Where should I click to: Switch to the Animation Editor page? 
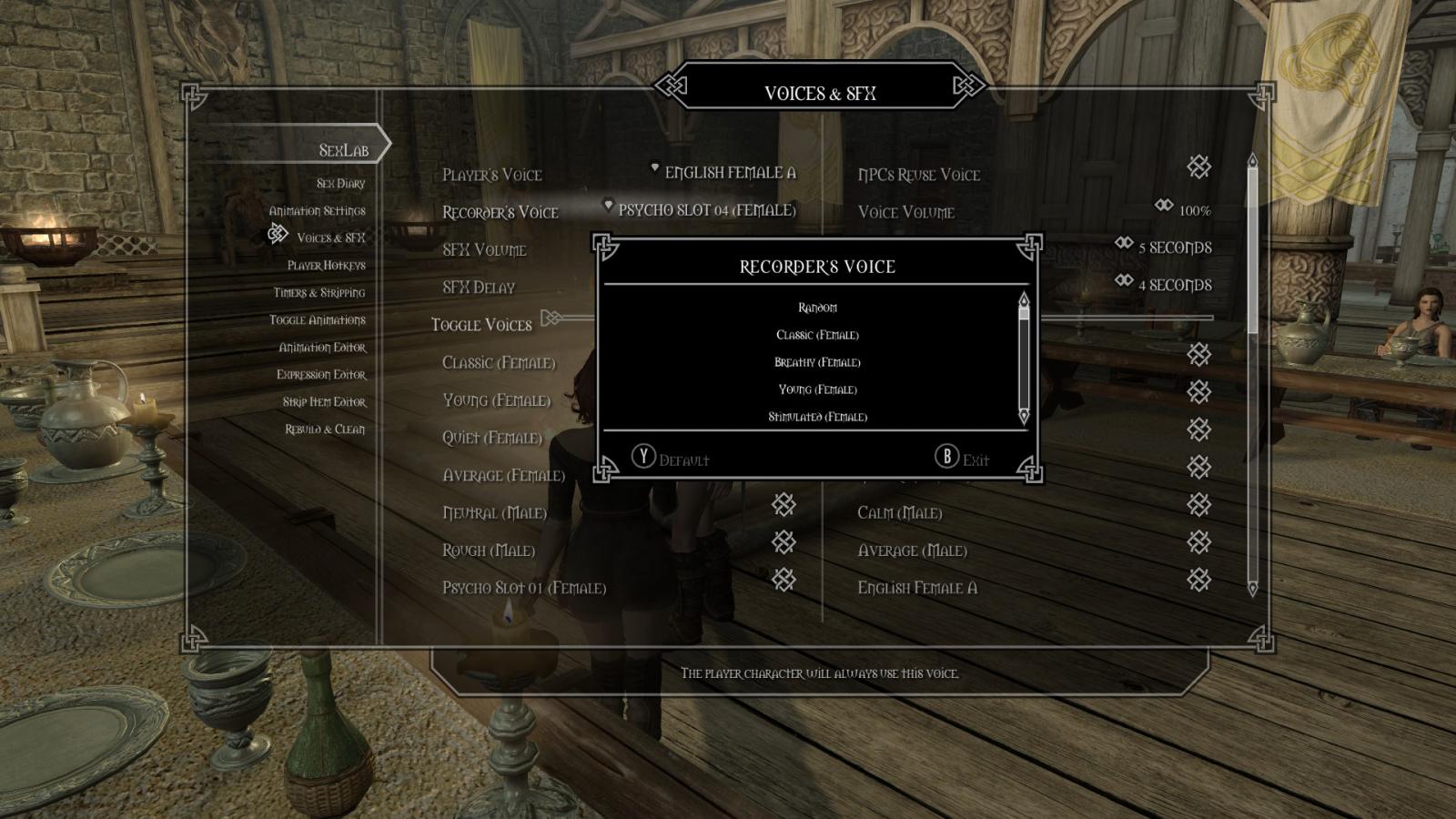click(322, 348)
